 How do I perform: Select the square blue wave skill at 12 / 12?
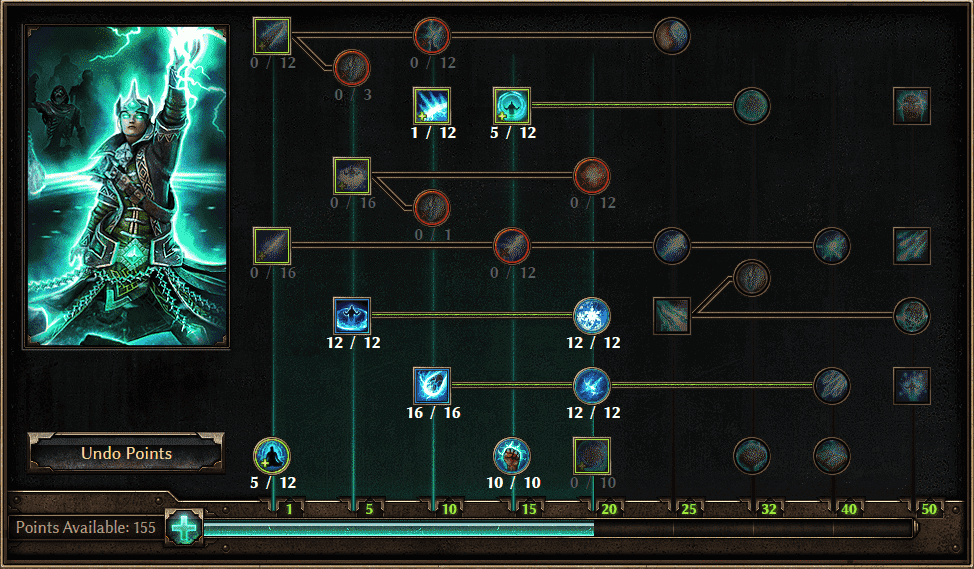[352, 316]
